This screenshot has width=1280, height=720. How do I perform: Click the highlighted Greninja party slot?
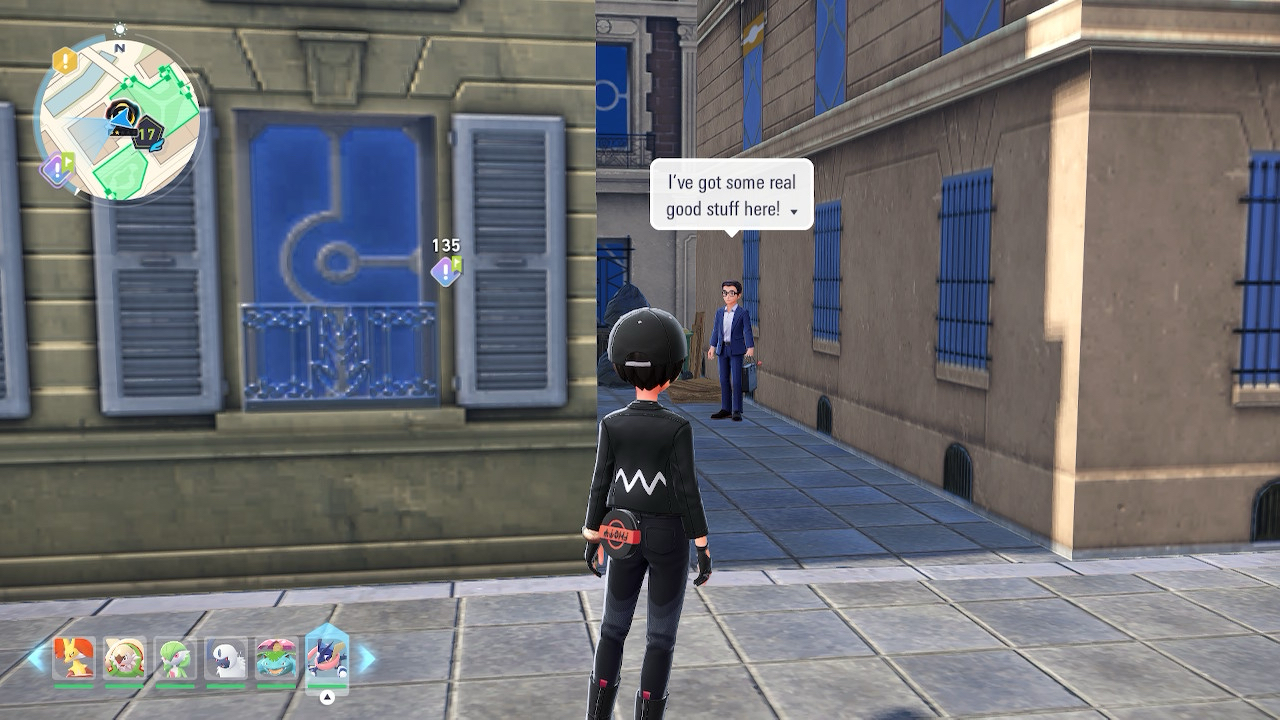tap(327, 656)
